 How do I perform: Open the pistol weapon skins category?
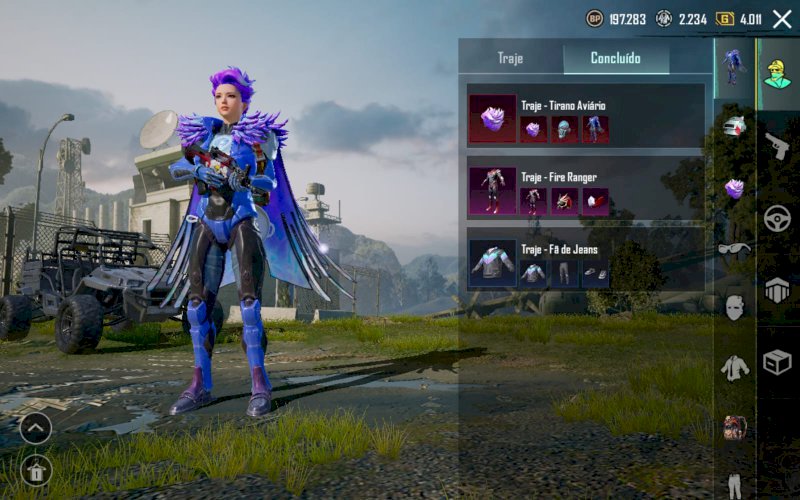[777, 145]
